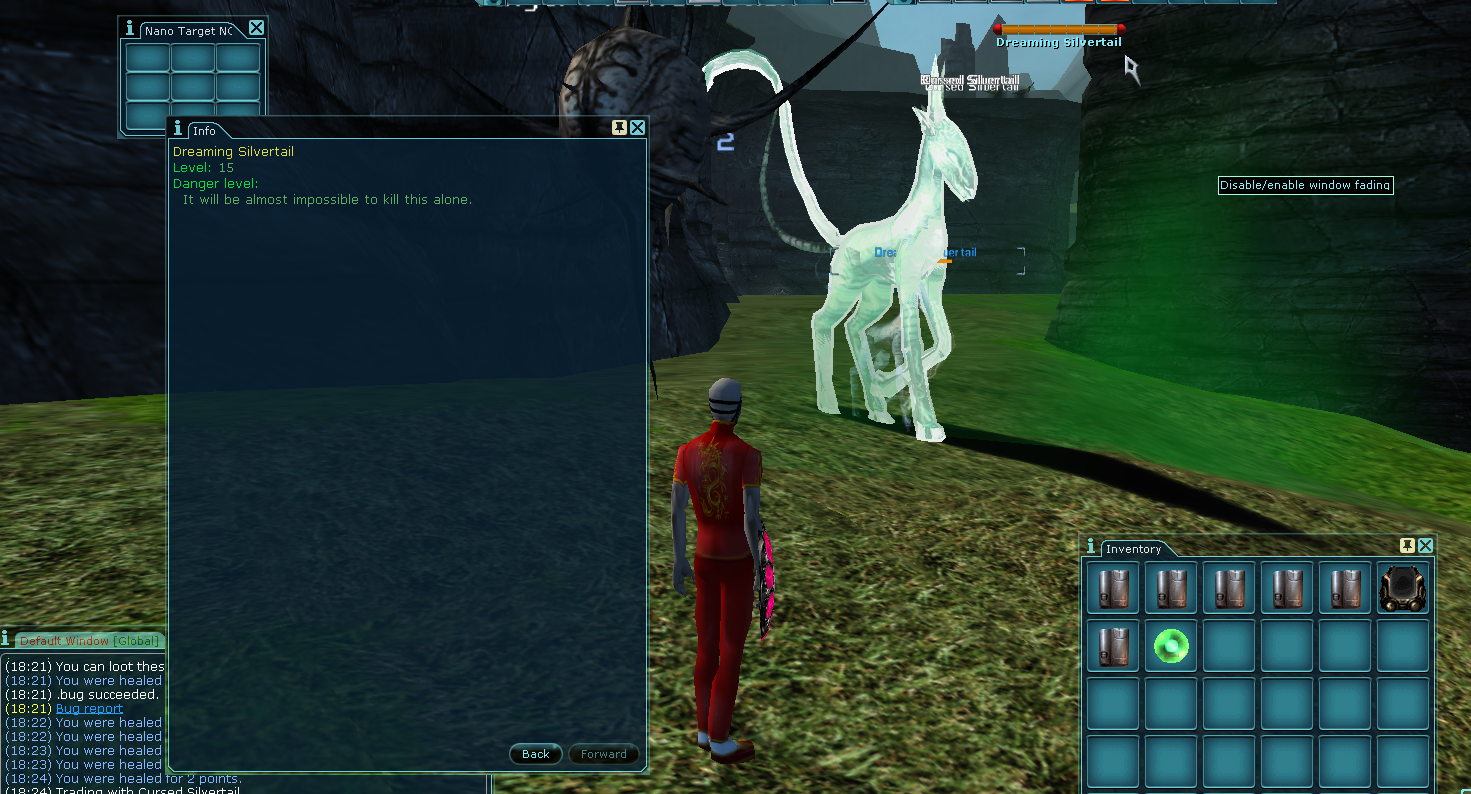The height and width of the screenshot is (794, 1471).
Task: Select the green glowing orb inventory item
Action: pyautogui.click(x=1170, y=646)
